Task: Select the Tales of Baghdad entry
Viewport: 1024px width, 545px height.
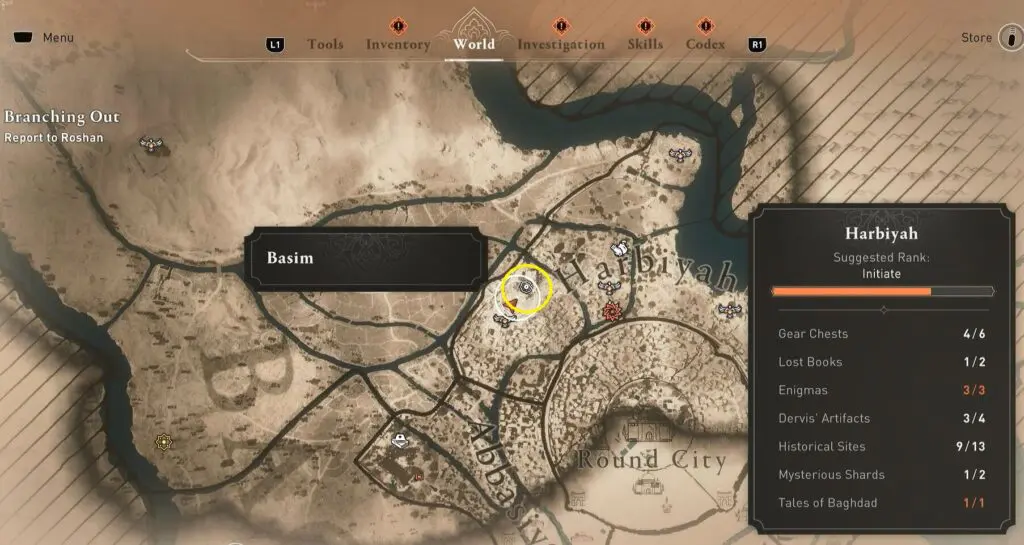Action: pyautogui.click(x=880, y=502)
